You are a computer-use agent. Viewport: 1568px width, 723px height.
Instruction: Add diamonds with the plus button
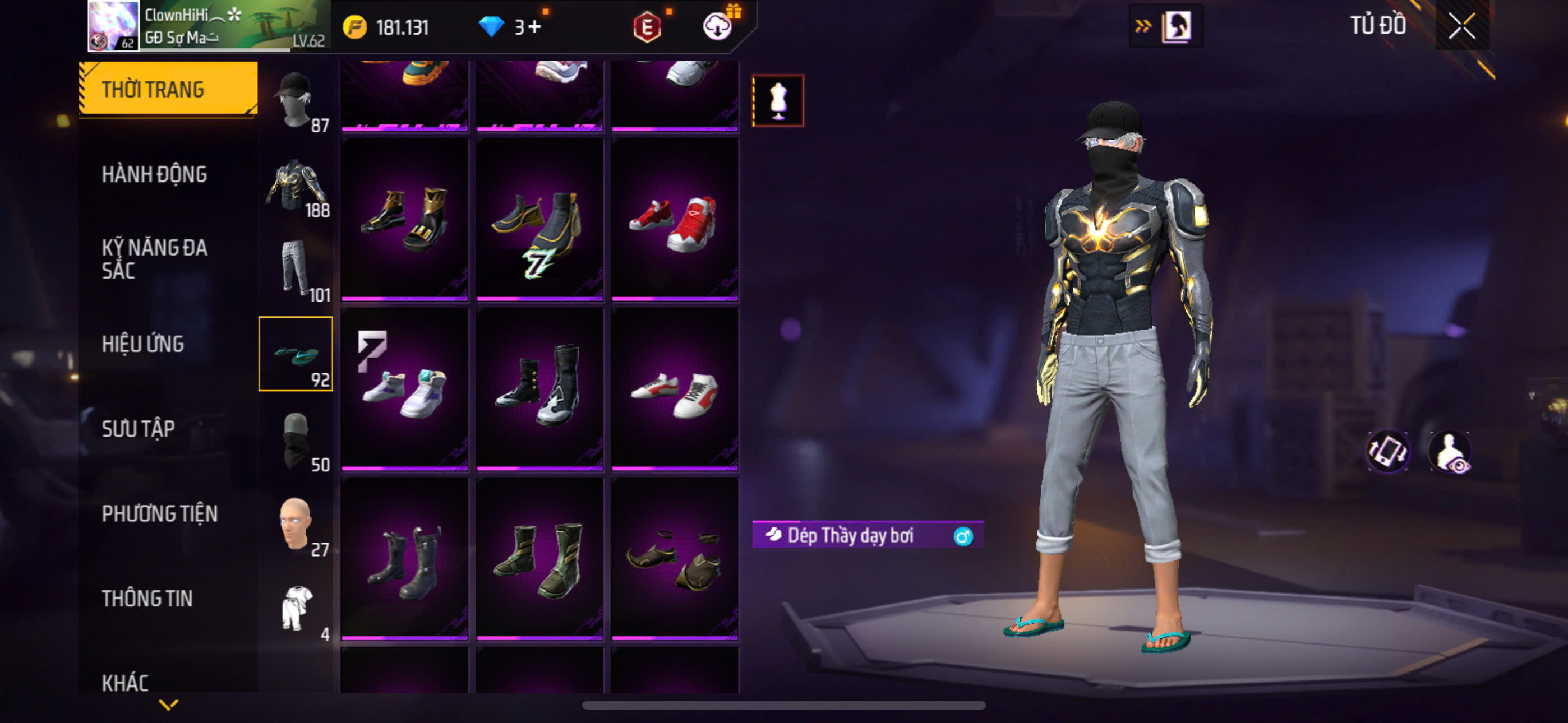(534, 27)
